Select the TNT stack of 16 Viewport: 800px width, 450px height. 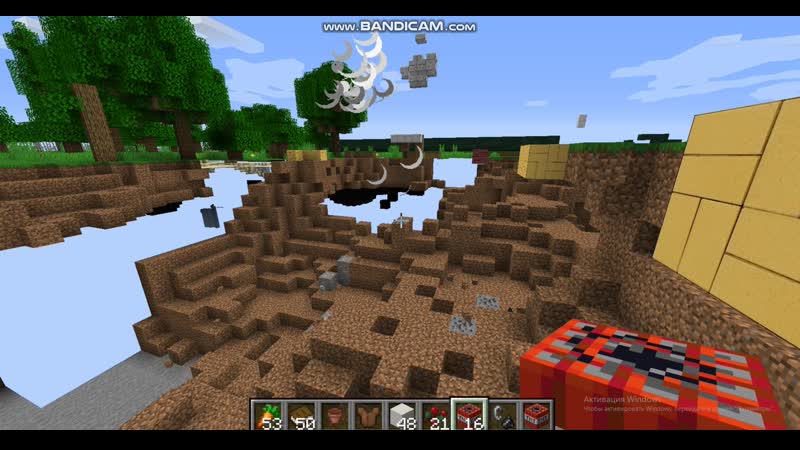pos(466,413)
